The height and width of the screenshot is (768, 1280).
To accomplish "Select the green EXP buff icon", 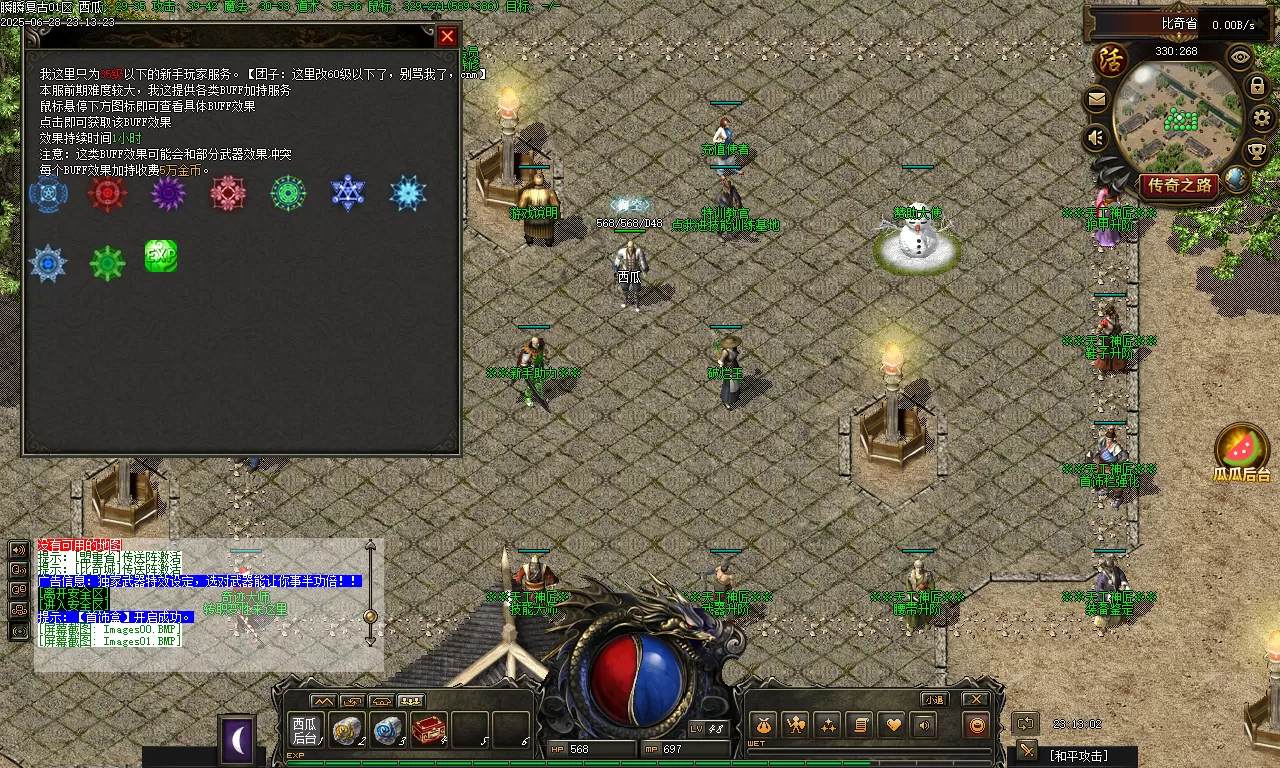I will coord(161,256).
